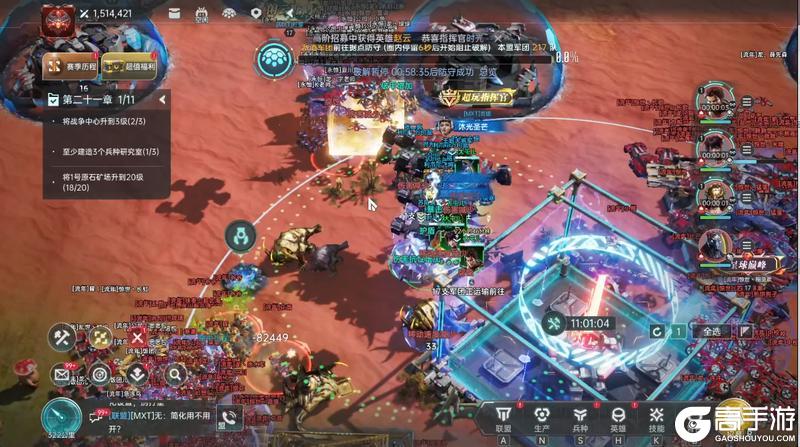Screen dimensions: 800x447
Task: Select the quest 将1号原石矿场升到20级
Action: pyautogui.click(x=104, y=181)
